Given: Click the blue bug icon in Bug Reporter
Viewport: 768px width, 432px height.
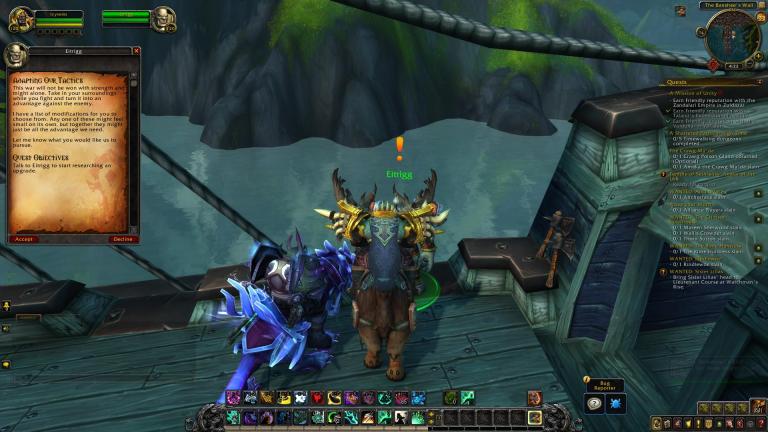Looking at the screenshot, I should [617, 403].
